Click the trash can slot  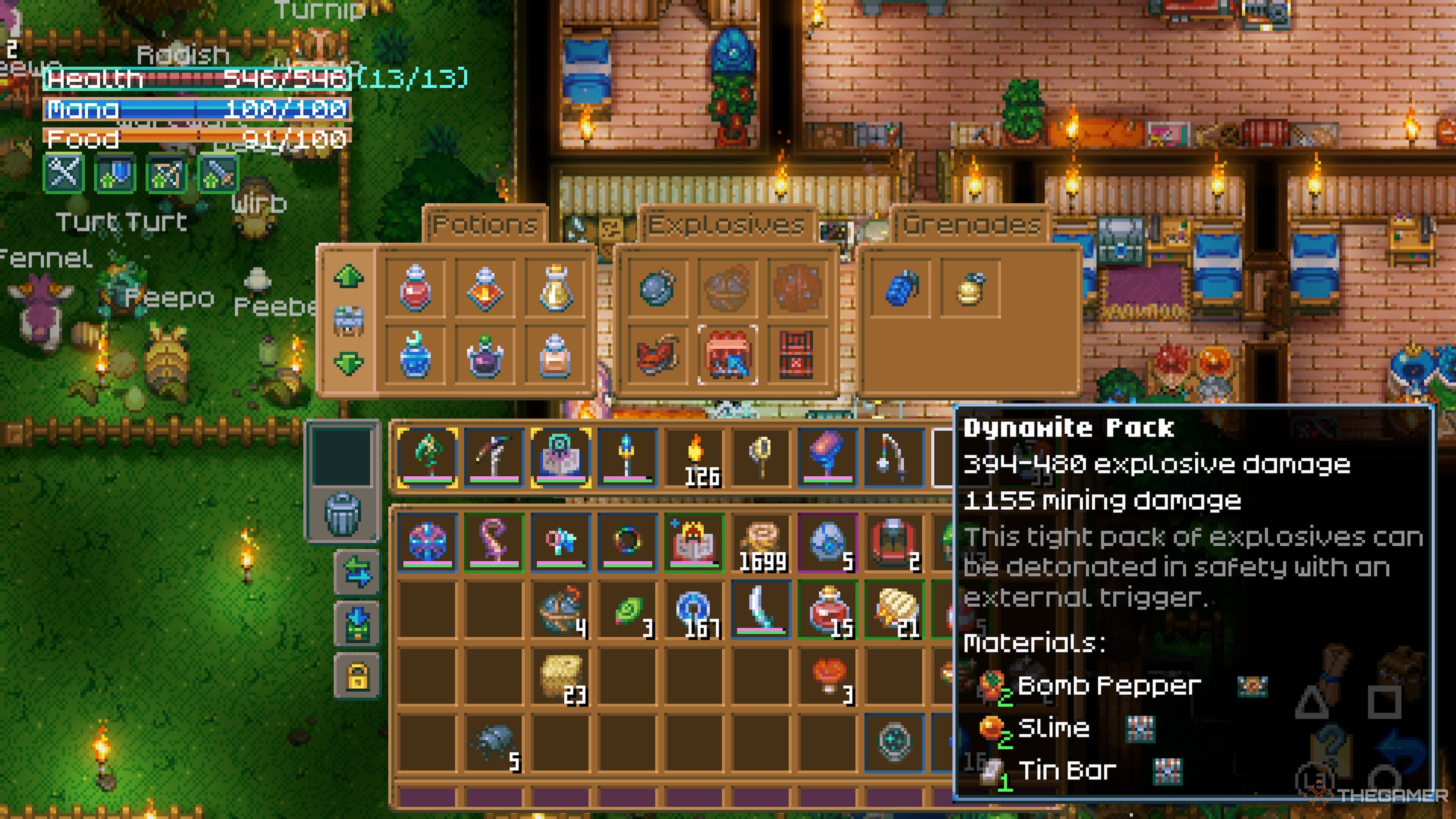(342, 513)
